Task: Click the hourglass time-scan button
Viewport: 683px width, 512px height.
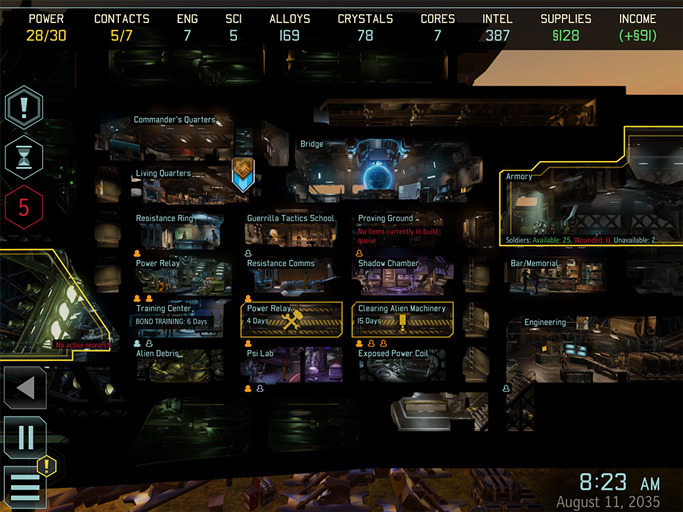Action: click(x=24, y=157)
